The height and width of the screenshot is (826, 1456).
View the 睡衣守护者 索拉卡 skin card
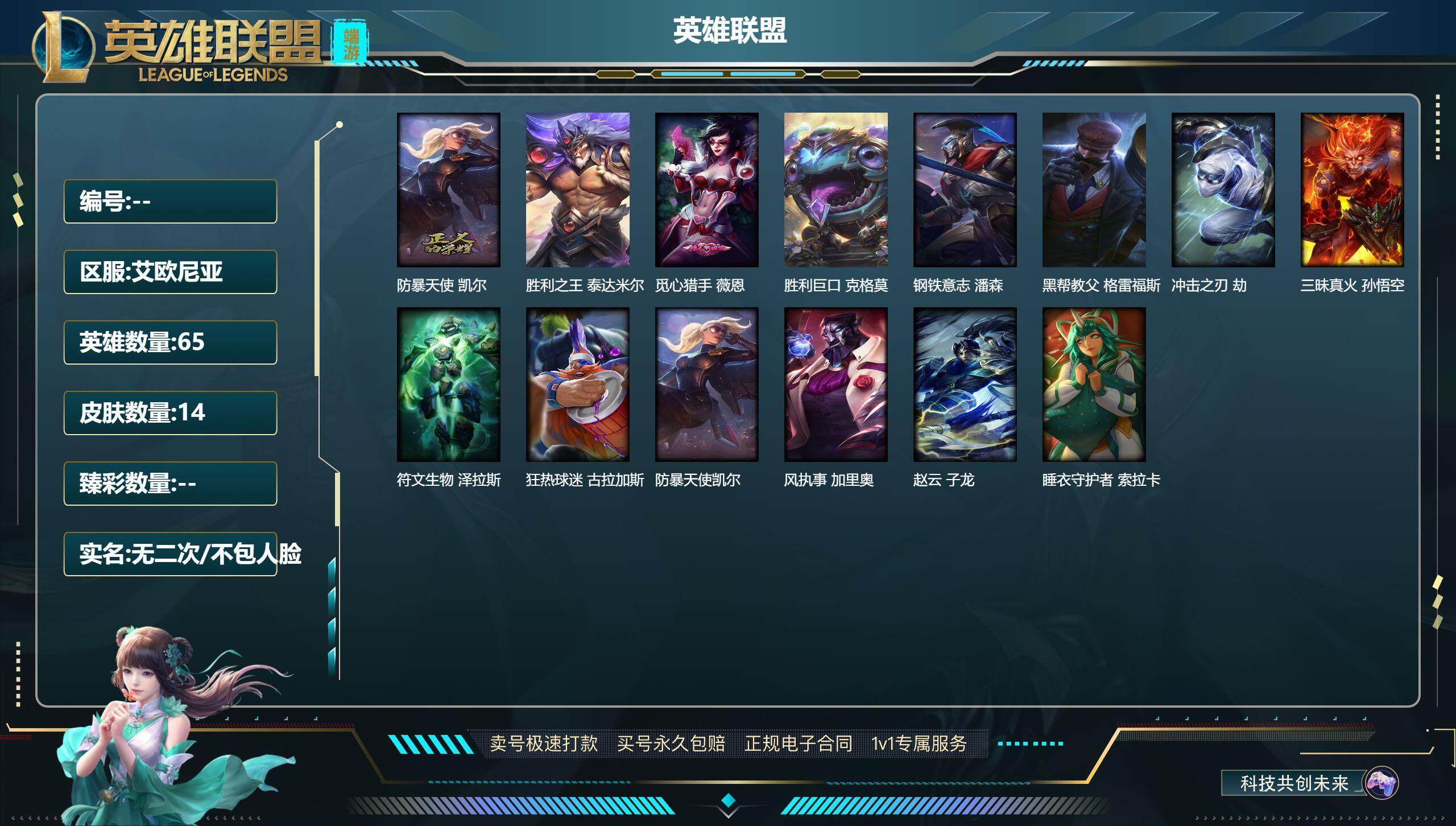[1094, 385]
